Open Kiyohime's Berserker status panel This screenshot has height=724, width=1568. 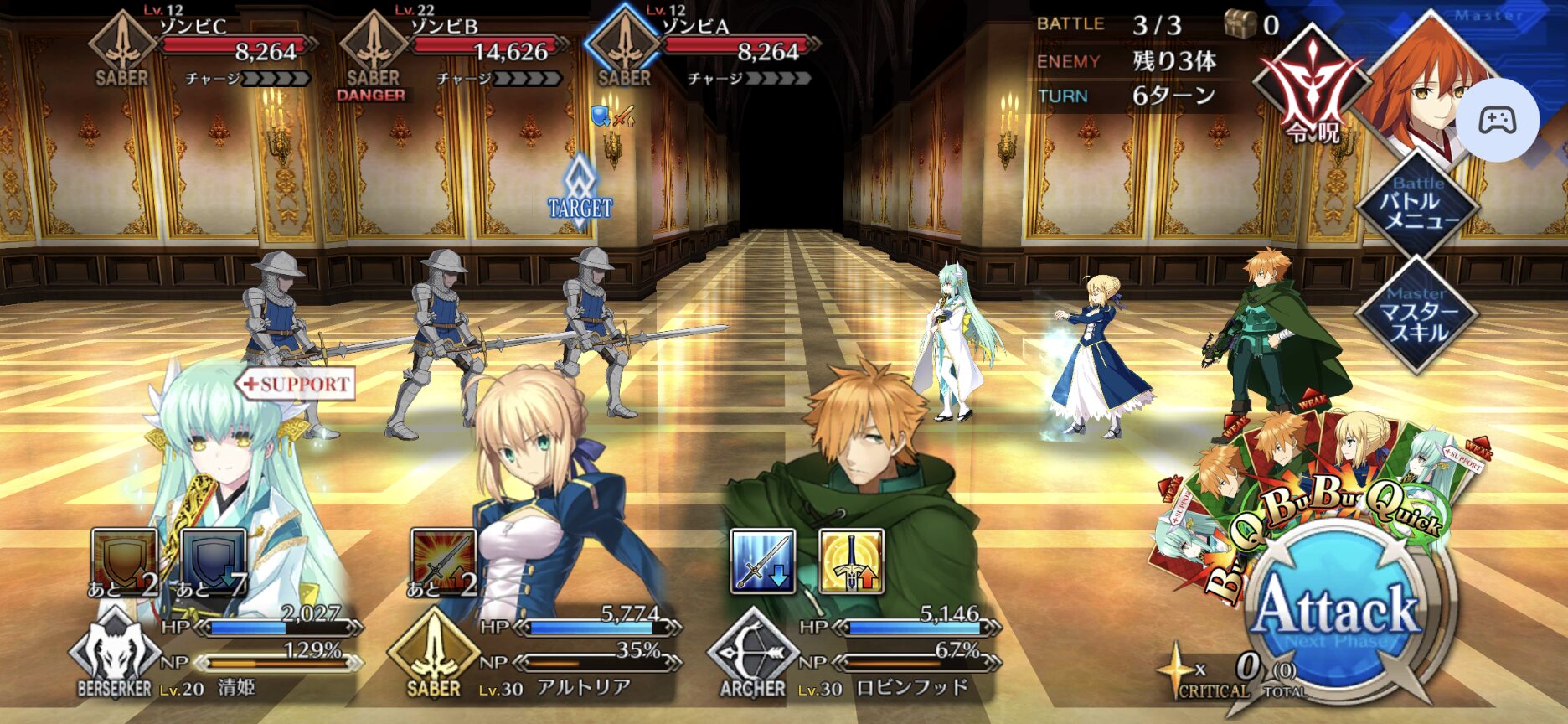pos(115,655)
